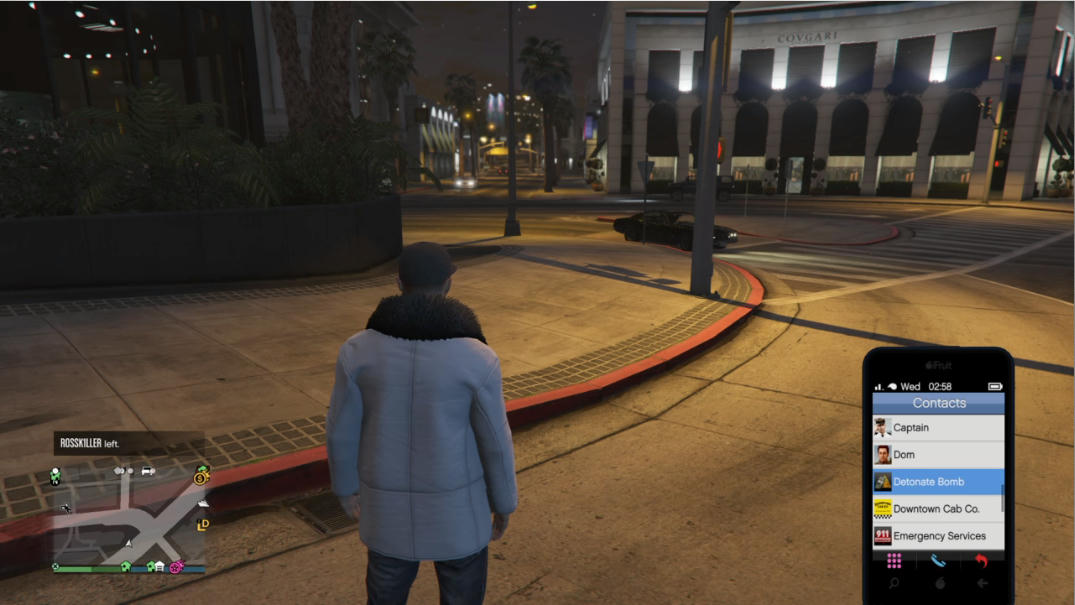Click the gold dollar coin blip on minimap
Screen dimensions: 1075x605
pos(201,477)
